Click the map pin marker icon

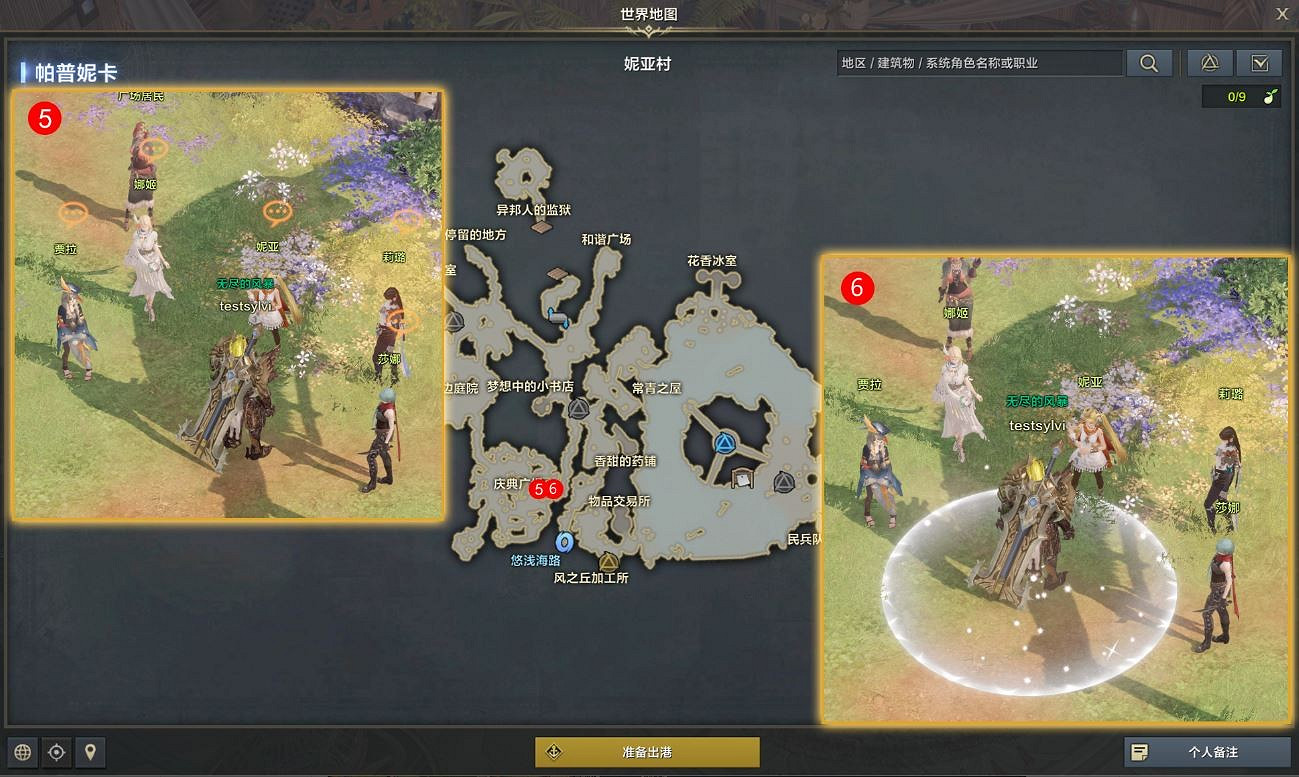(91, 752)
